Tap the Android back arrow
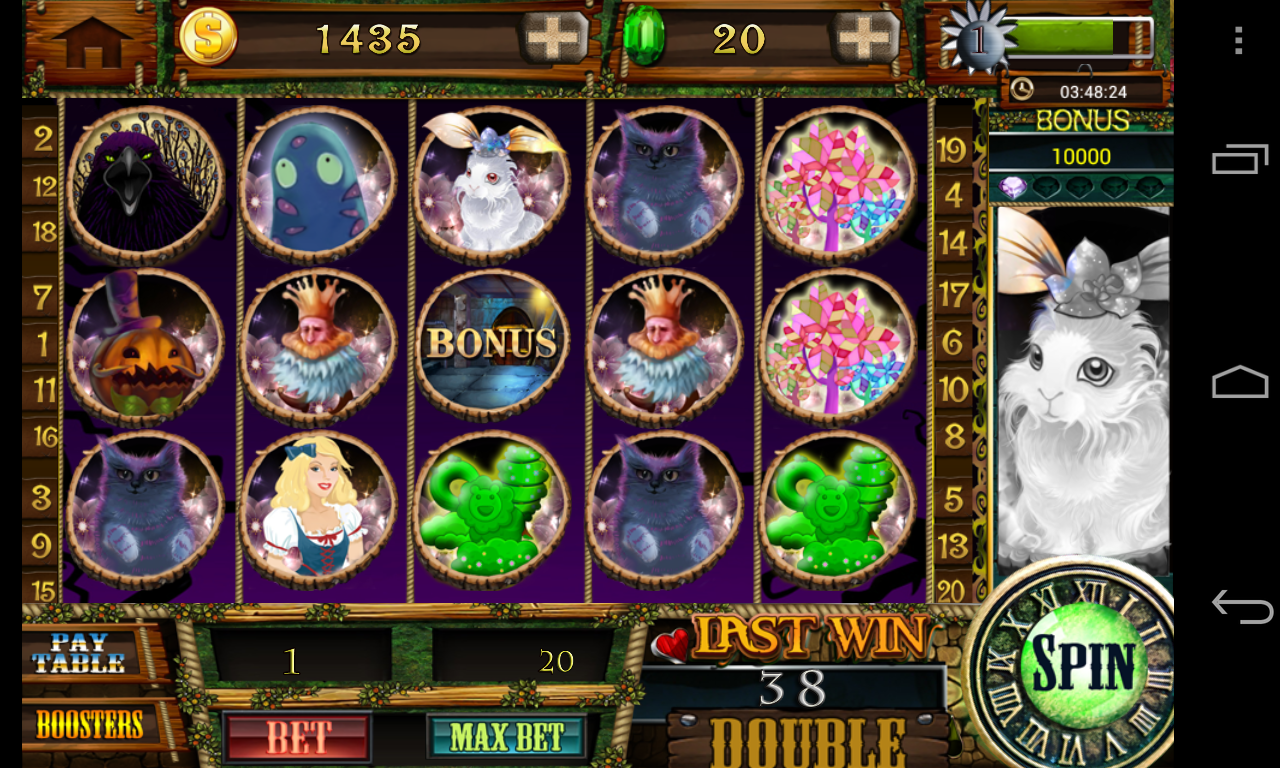Image resolution: width=1280 pixels, height=768 pixels. [x=1240, y=606]
